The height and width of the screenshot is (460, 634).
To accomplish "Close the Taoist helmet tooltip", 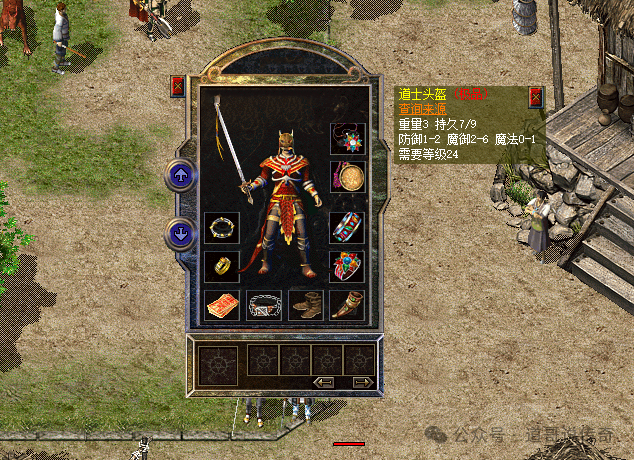I will pyautogui.click(x=535, y=97).
